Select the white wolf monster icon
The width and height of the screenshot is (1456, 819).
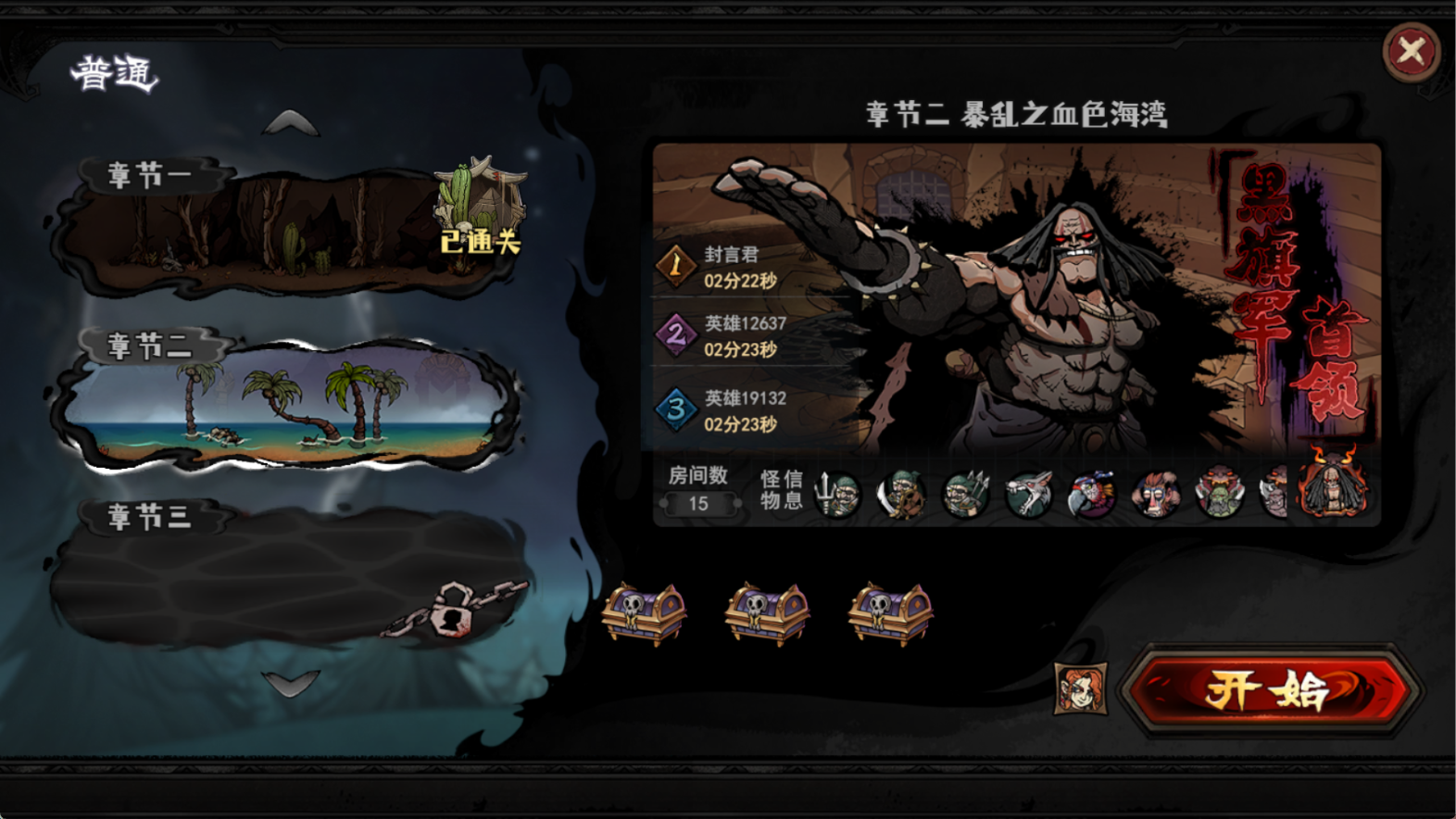point(1030,496)
